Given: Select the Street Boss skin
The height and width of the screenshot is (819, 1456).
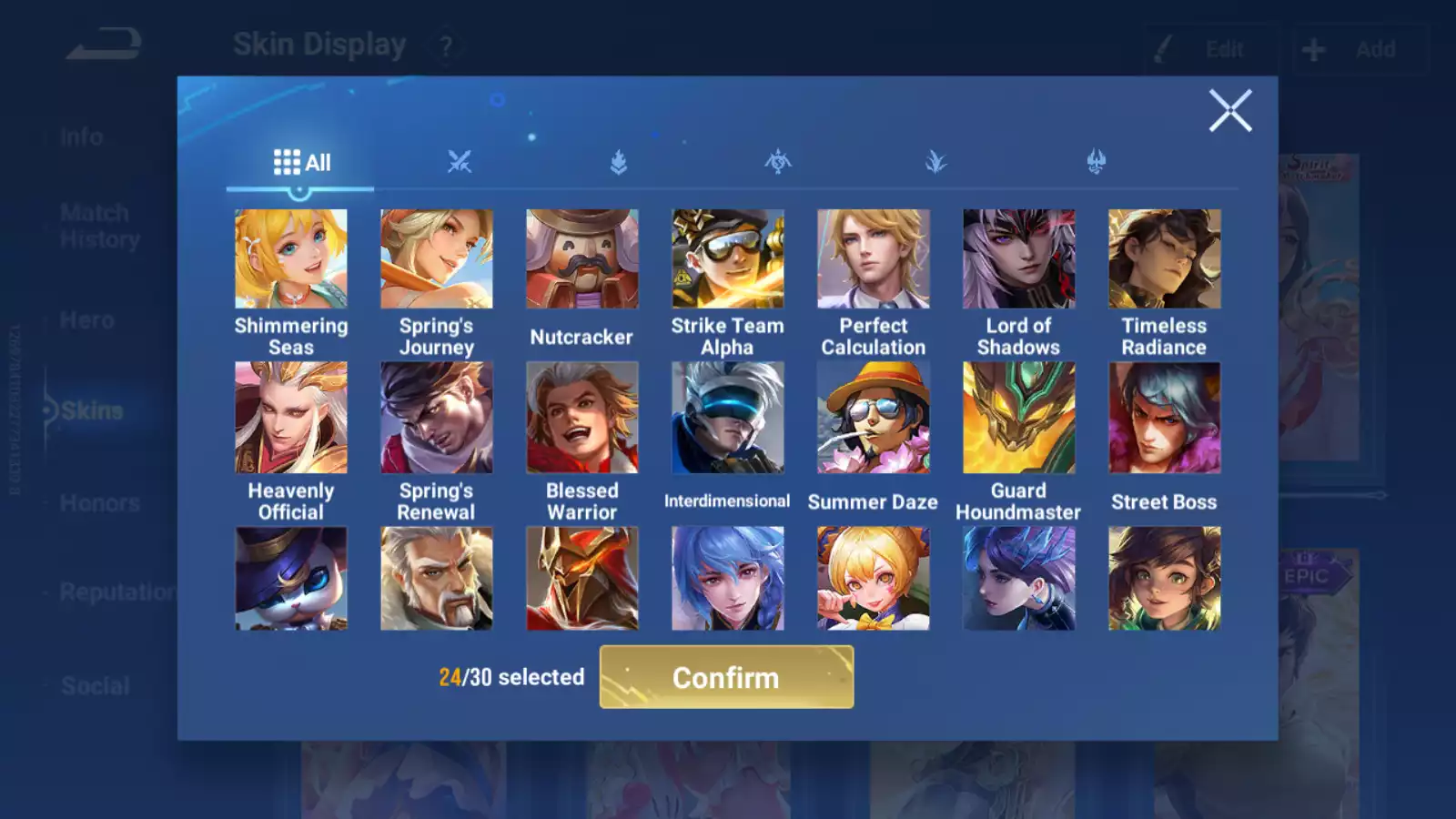Looking at the screenshot, I should [1164, 416].
